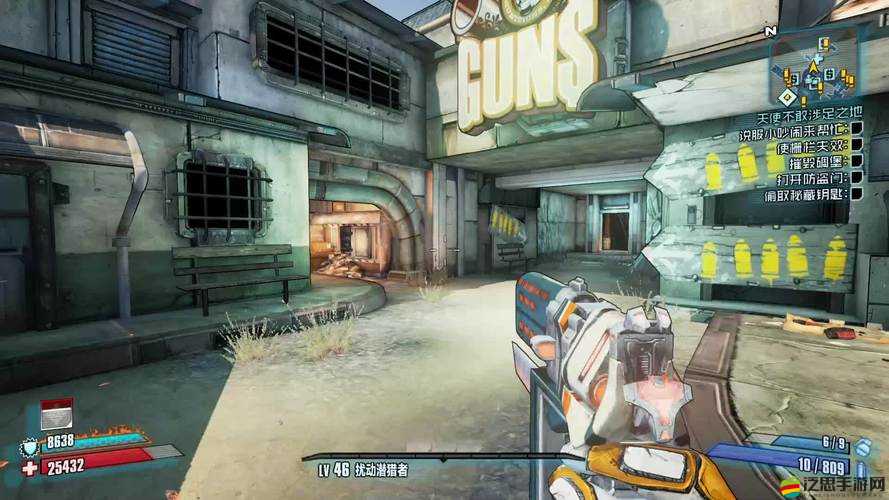Activate the red-and-white action skill icon
Screen dimensions: 889x500
[56, 414]
